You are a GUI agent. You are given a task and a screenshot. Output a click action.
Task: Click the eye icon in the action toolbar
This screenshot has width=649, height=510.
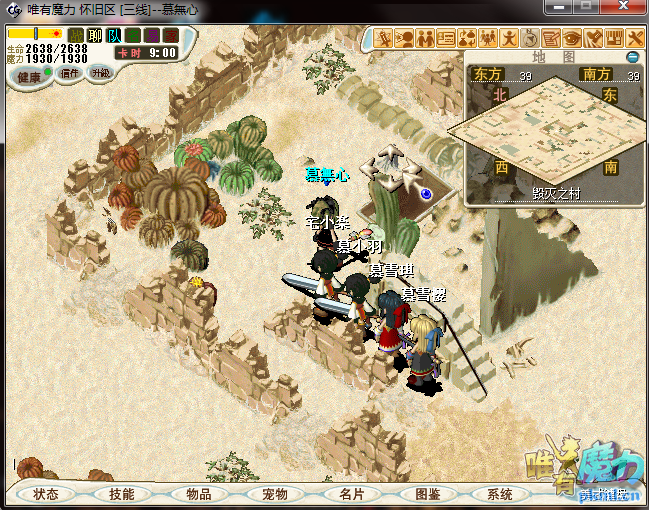tap(572, 39)
